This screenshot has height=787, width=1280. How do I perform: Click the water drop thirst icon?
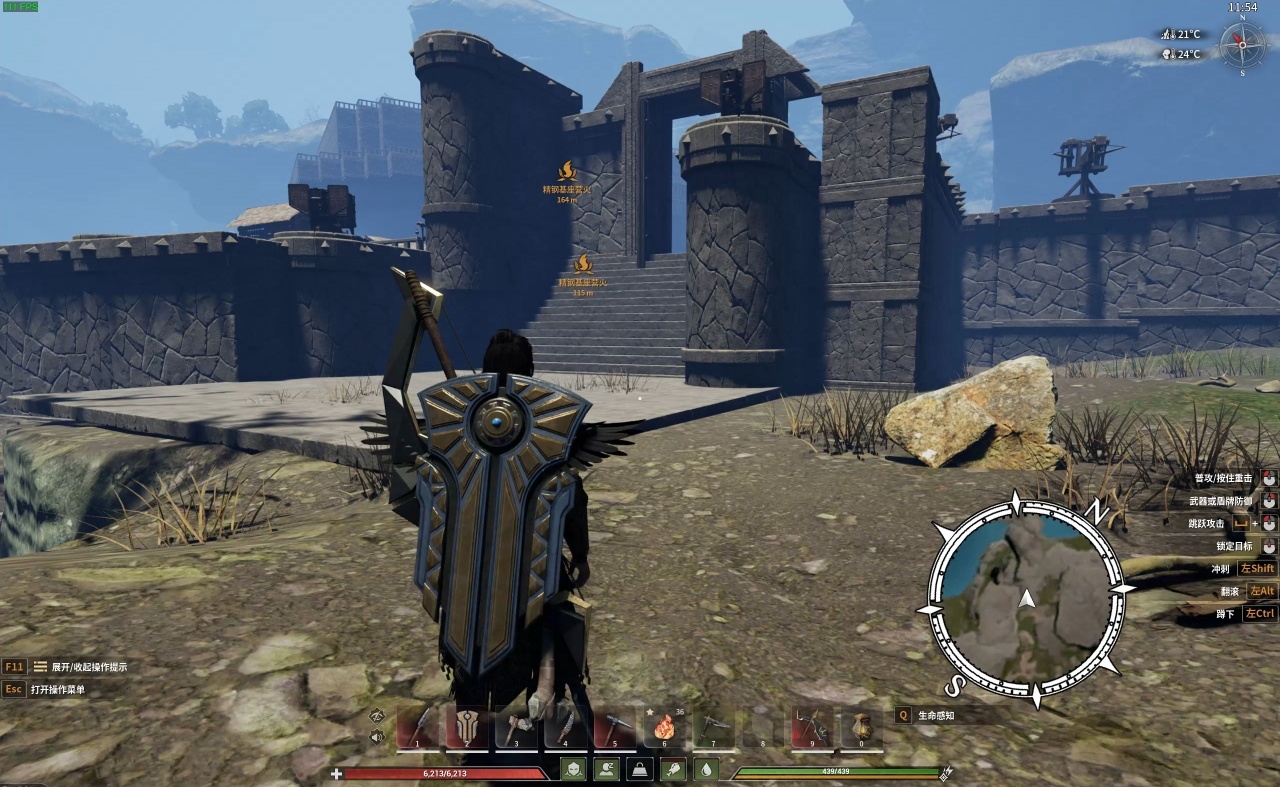707,769
